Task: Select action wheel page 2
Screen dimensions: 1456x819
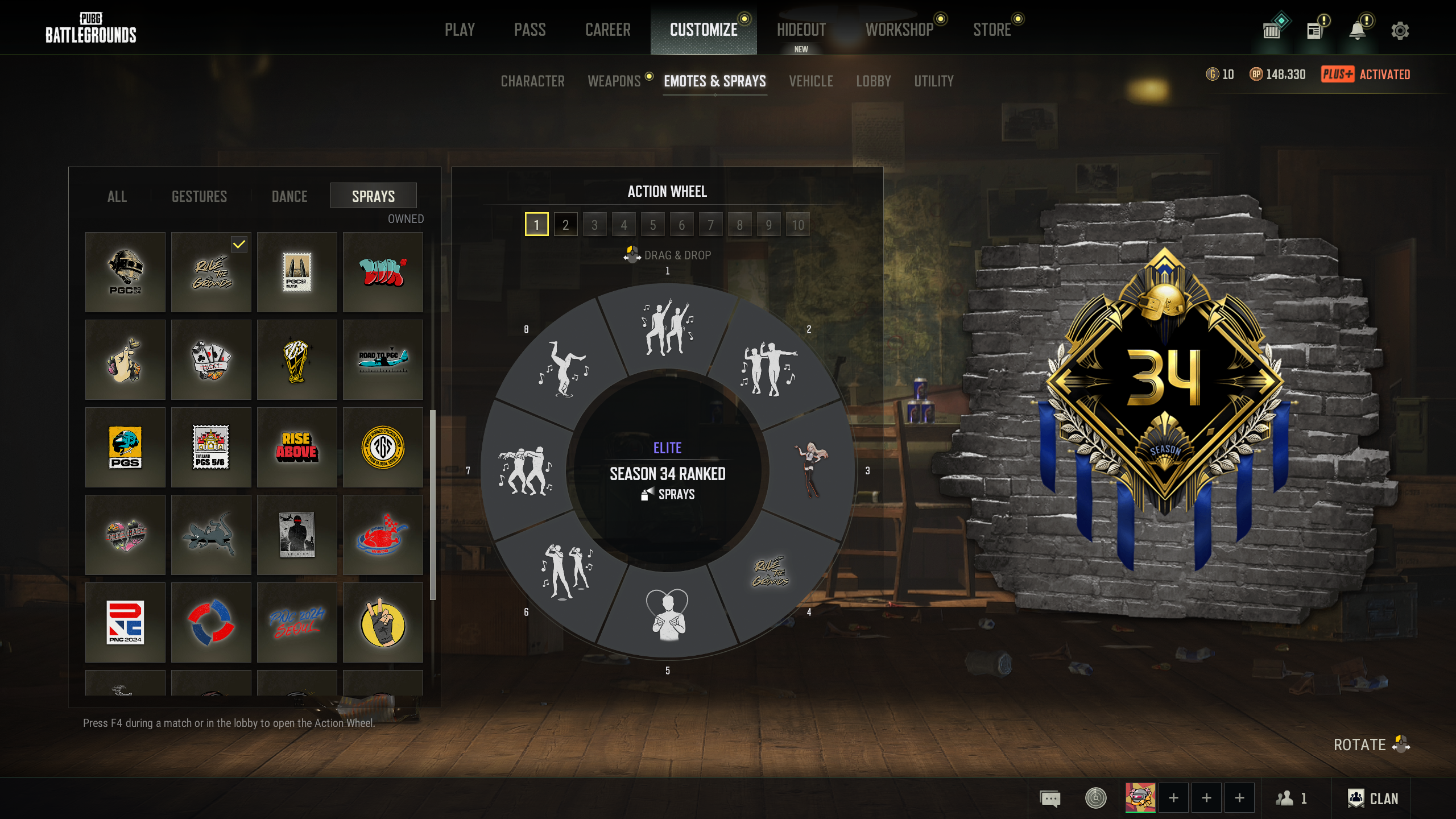Action: point(565,225)
